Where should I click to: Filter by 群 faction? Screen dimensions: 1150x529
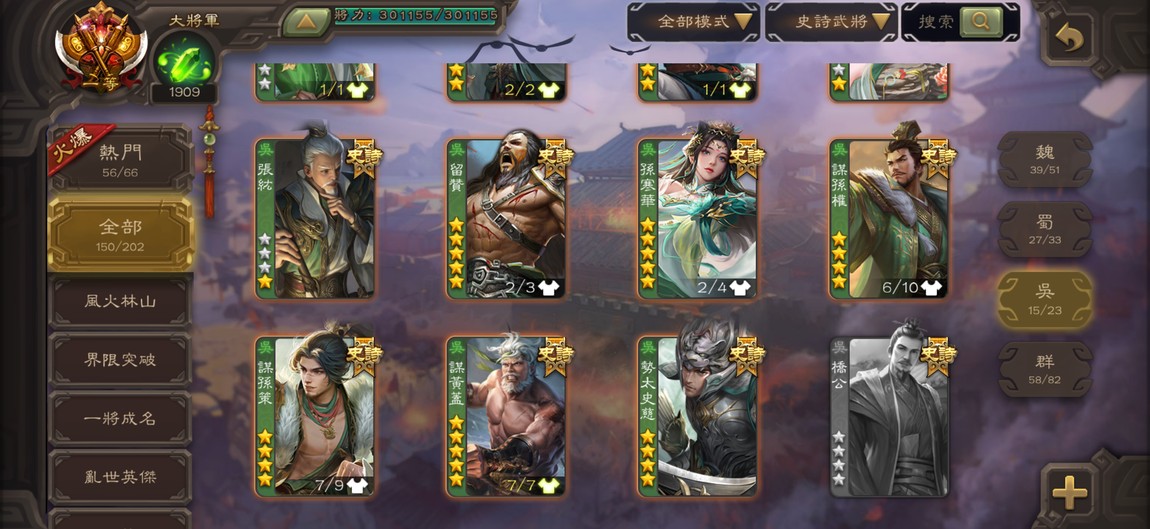[1045, 369]
